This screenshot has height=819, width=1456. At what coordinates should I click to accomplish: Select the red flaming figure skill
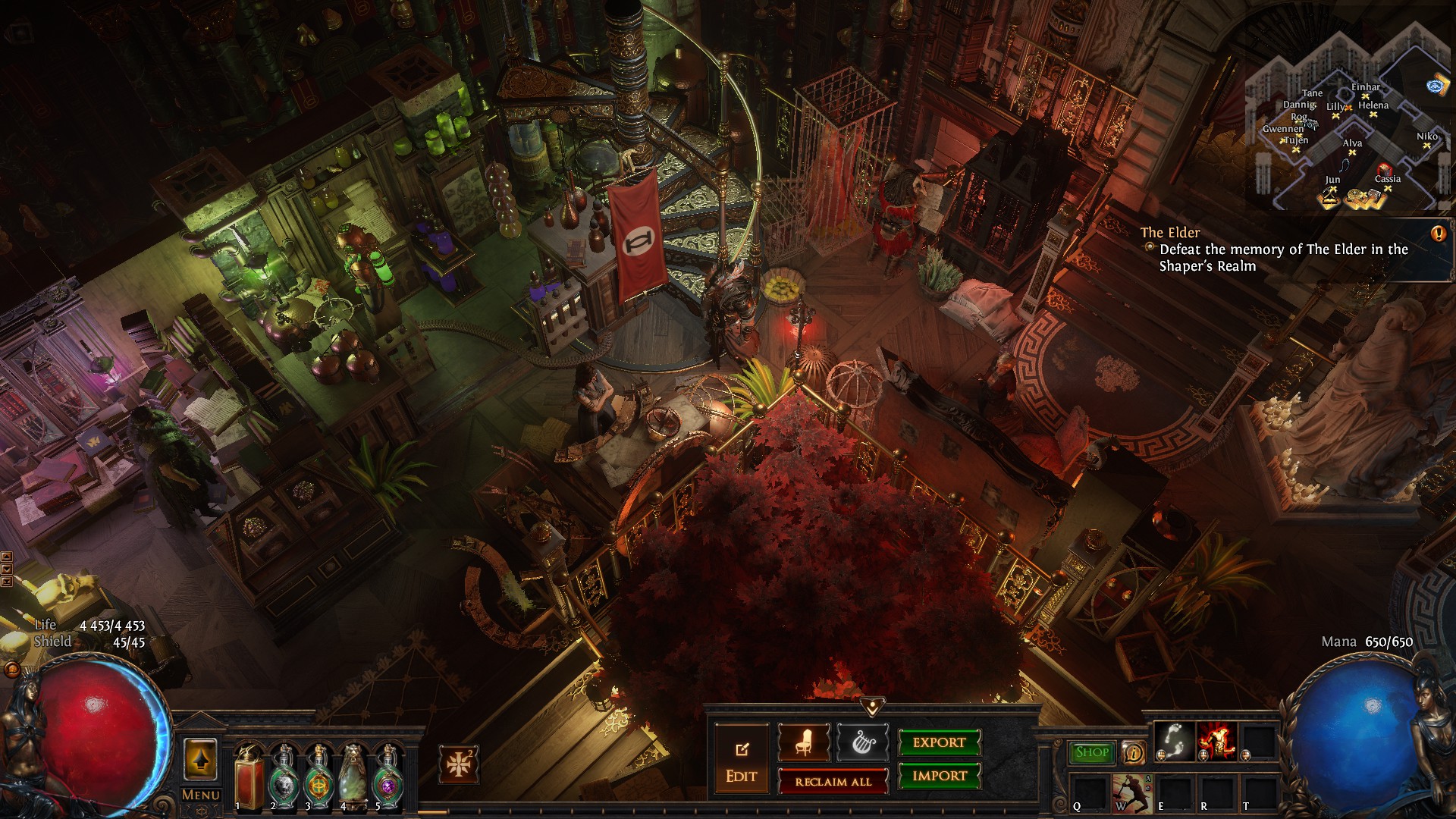1216,739
